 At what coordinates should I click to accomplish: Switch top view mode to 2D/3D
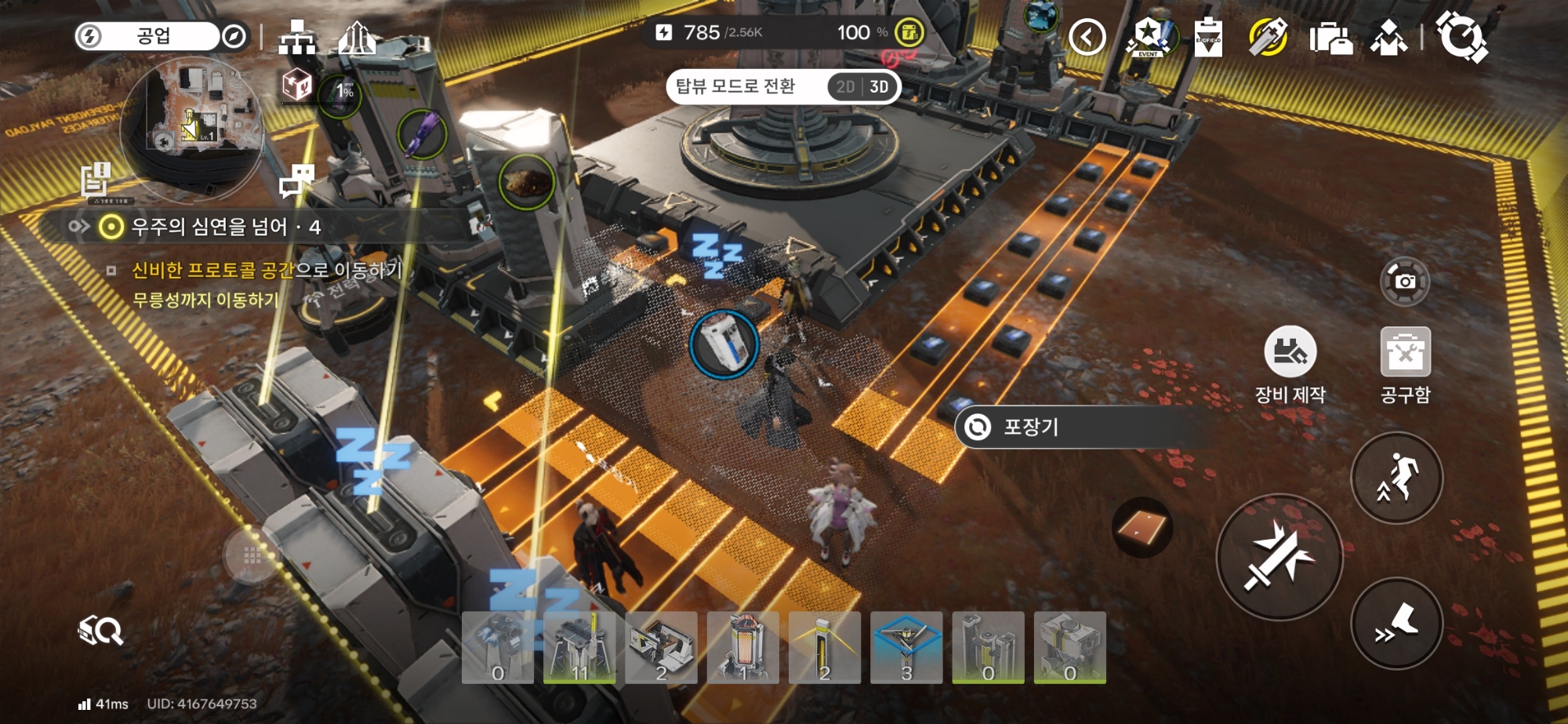point(862,87)
